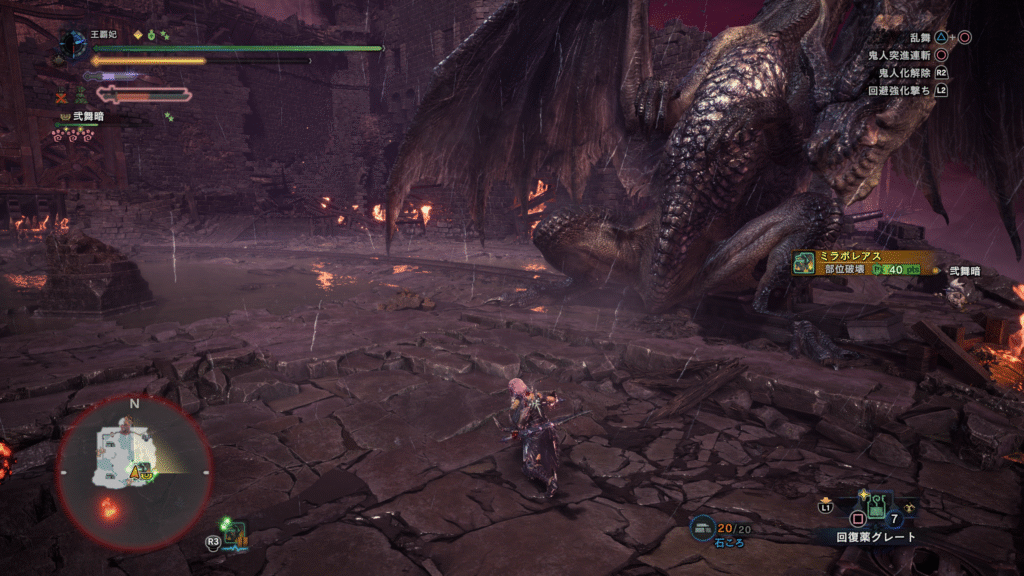The image size is (1024, 576).
Task: Click the clock emblem beside the player name
Action: click(73, 43)
